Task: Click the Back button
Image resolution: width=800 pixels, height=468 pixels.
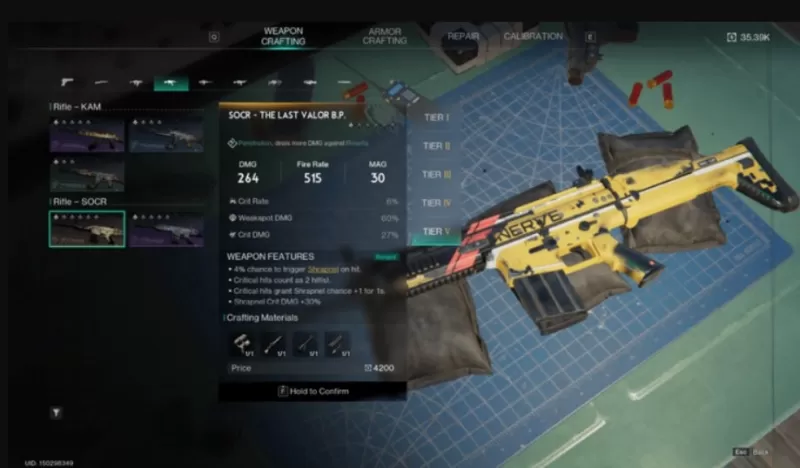Action: click(x=755, y=452)
